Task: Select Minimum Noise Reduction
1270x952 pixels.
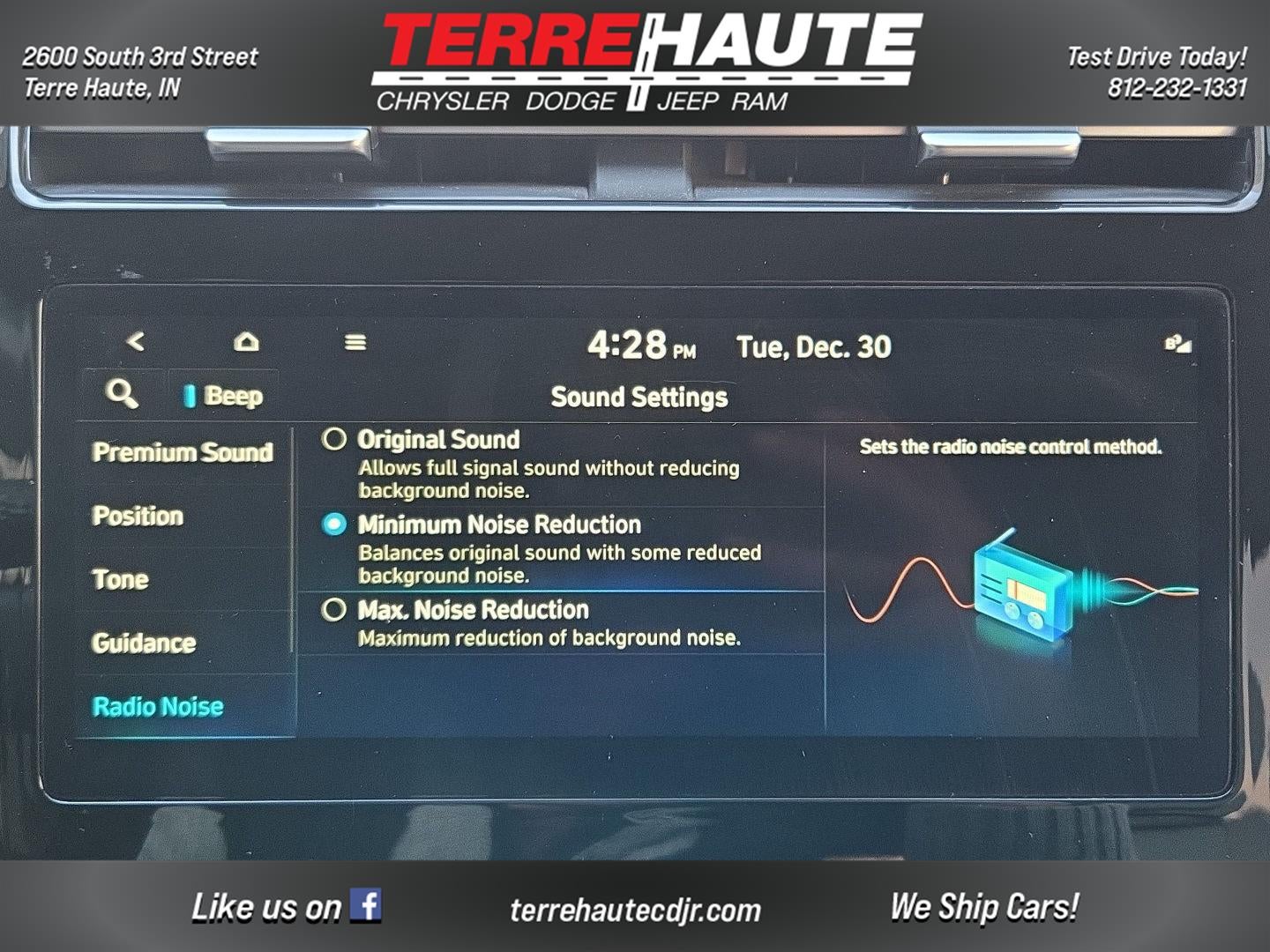Action: 336,524
